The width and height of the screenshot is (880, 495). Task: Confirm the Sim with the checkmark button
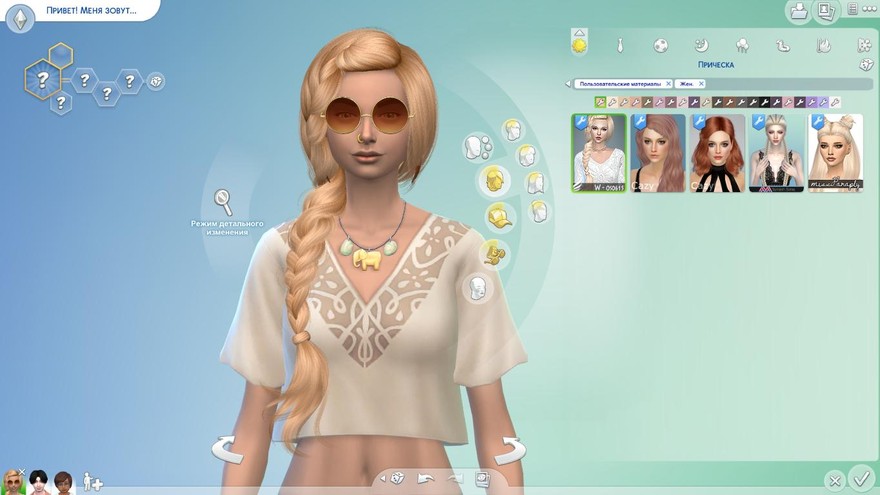pyautogui.click(x=860, y=477)
